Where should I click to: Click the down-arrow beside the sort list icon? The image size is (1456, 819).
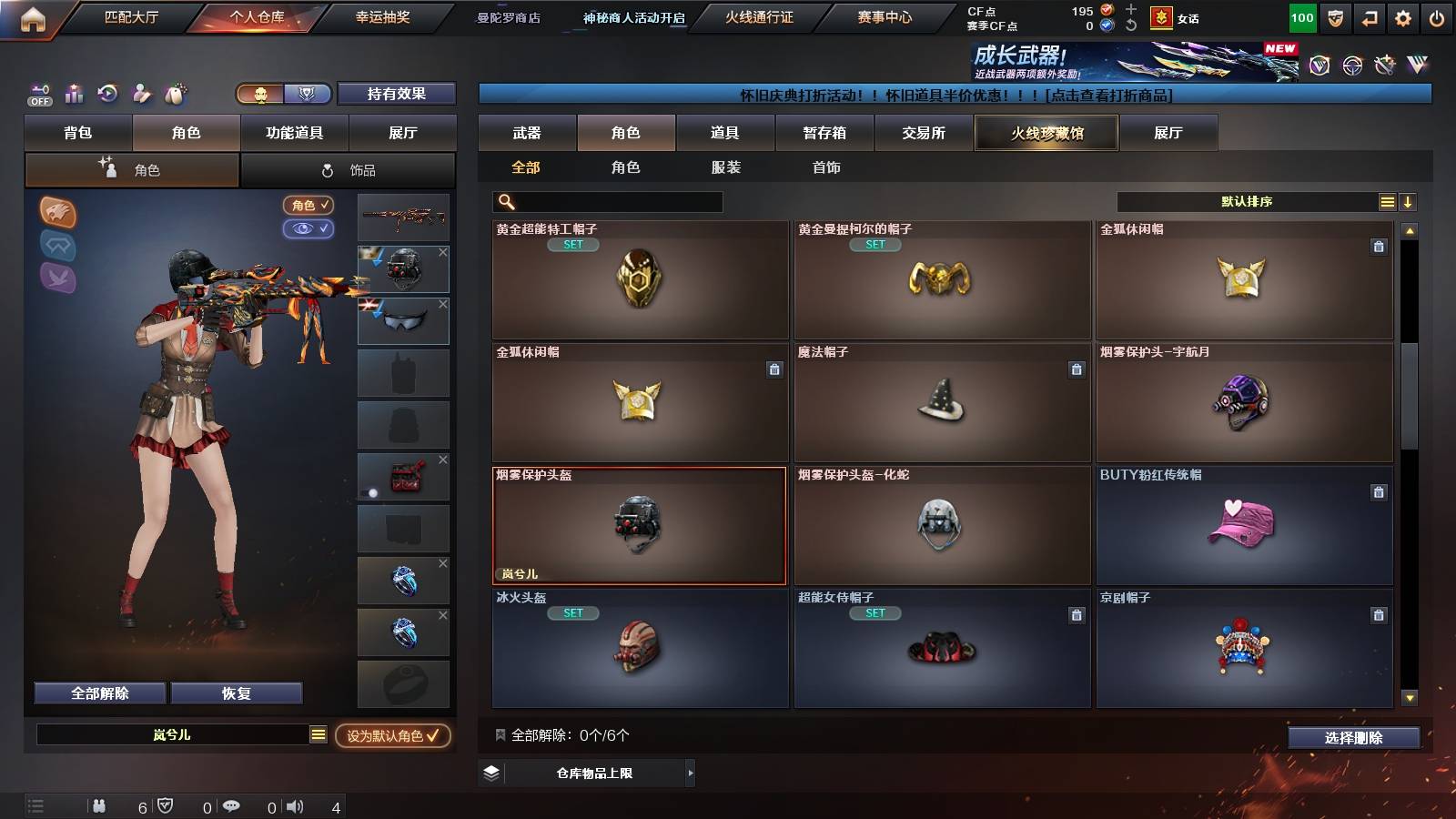(1409, 201)
